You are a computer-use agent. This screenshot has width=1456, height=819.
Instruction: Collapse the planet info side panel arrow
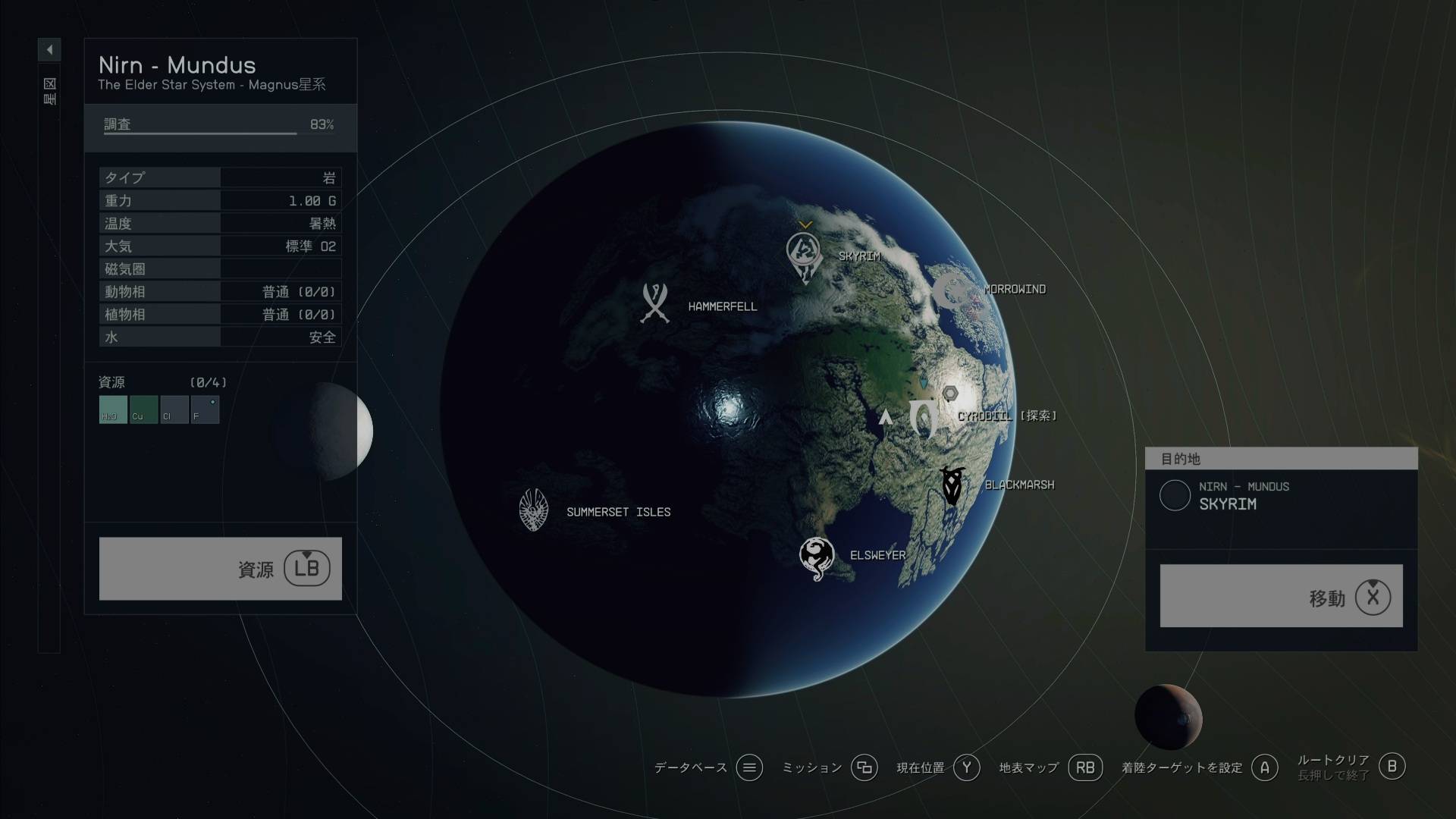tap(49, 50)
